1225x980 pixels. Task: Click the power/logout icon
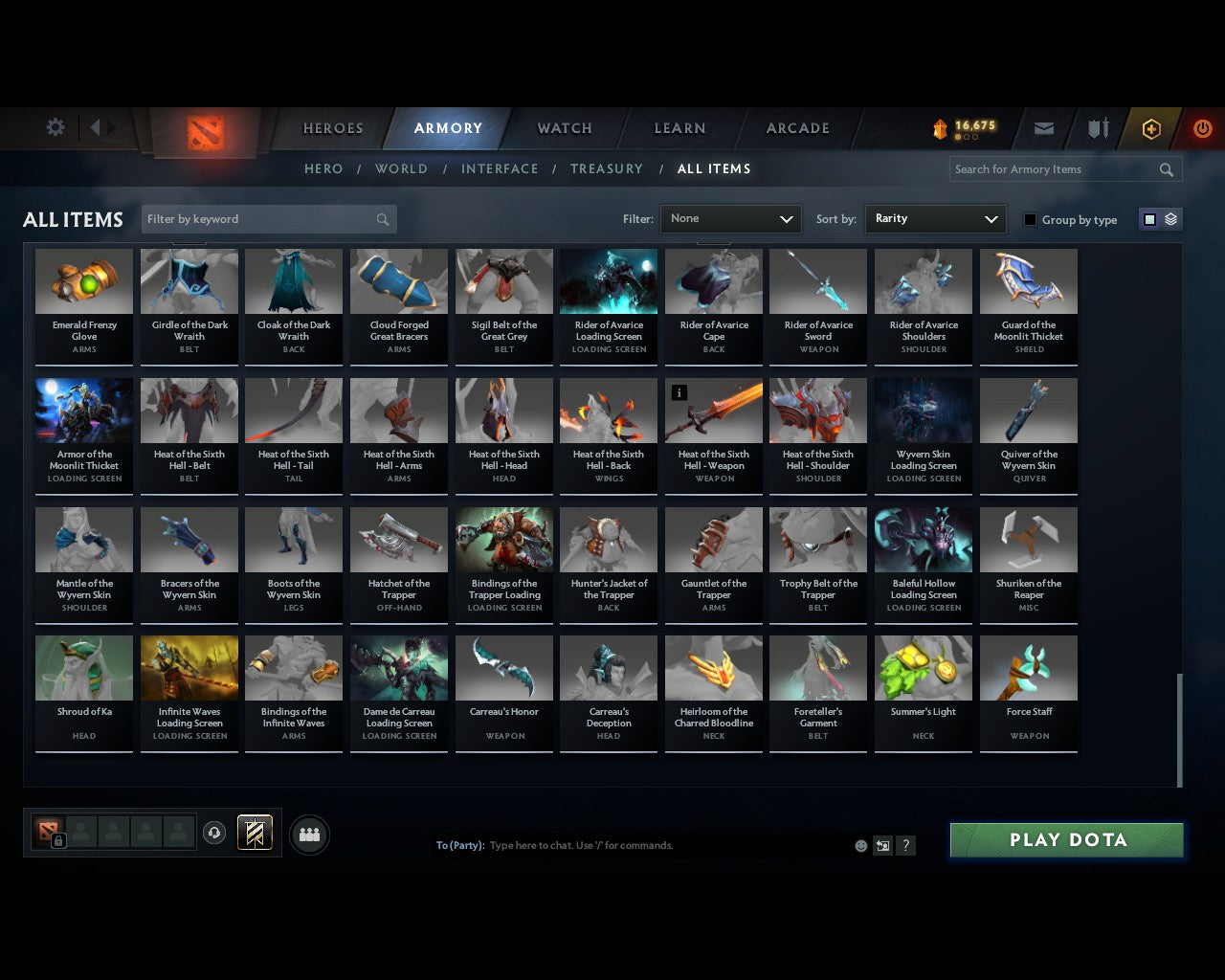click(x=1203, y=127)
